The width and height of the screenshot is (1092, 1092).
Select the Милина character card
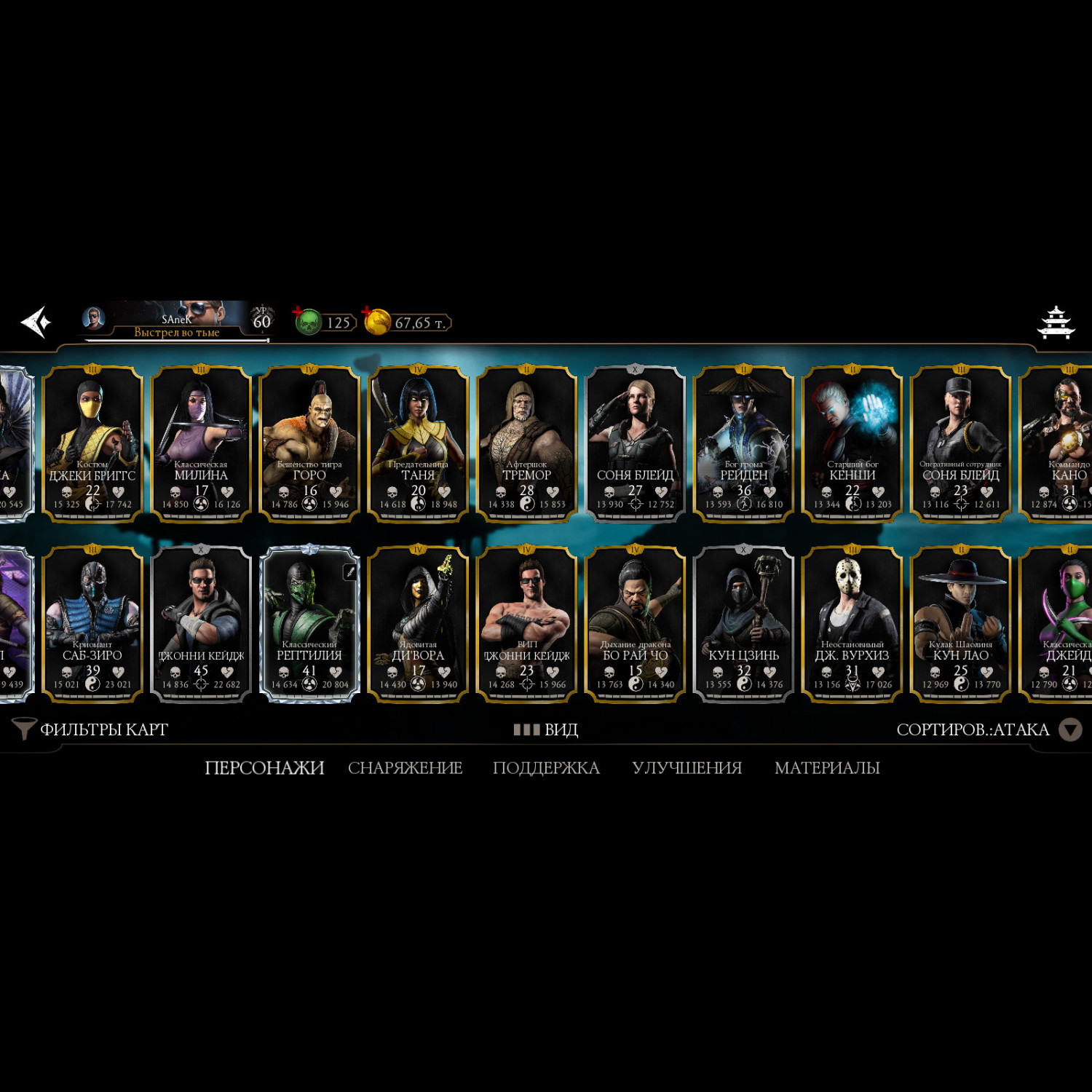[x=201, y=443]
